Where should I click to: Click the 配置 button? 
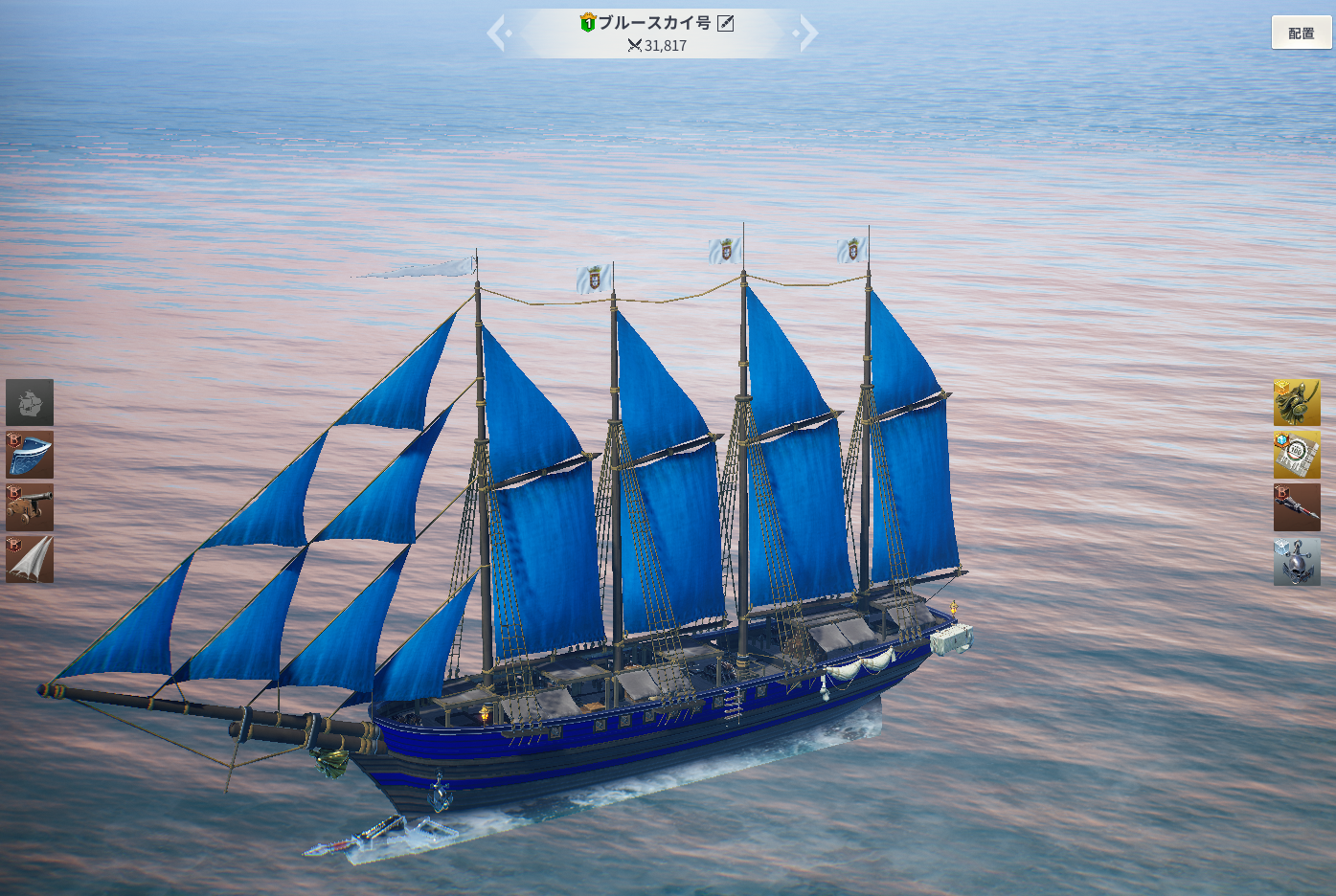1301,33
